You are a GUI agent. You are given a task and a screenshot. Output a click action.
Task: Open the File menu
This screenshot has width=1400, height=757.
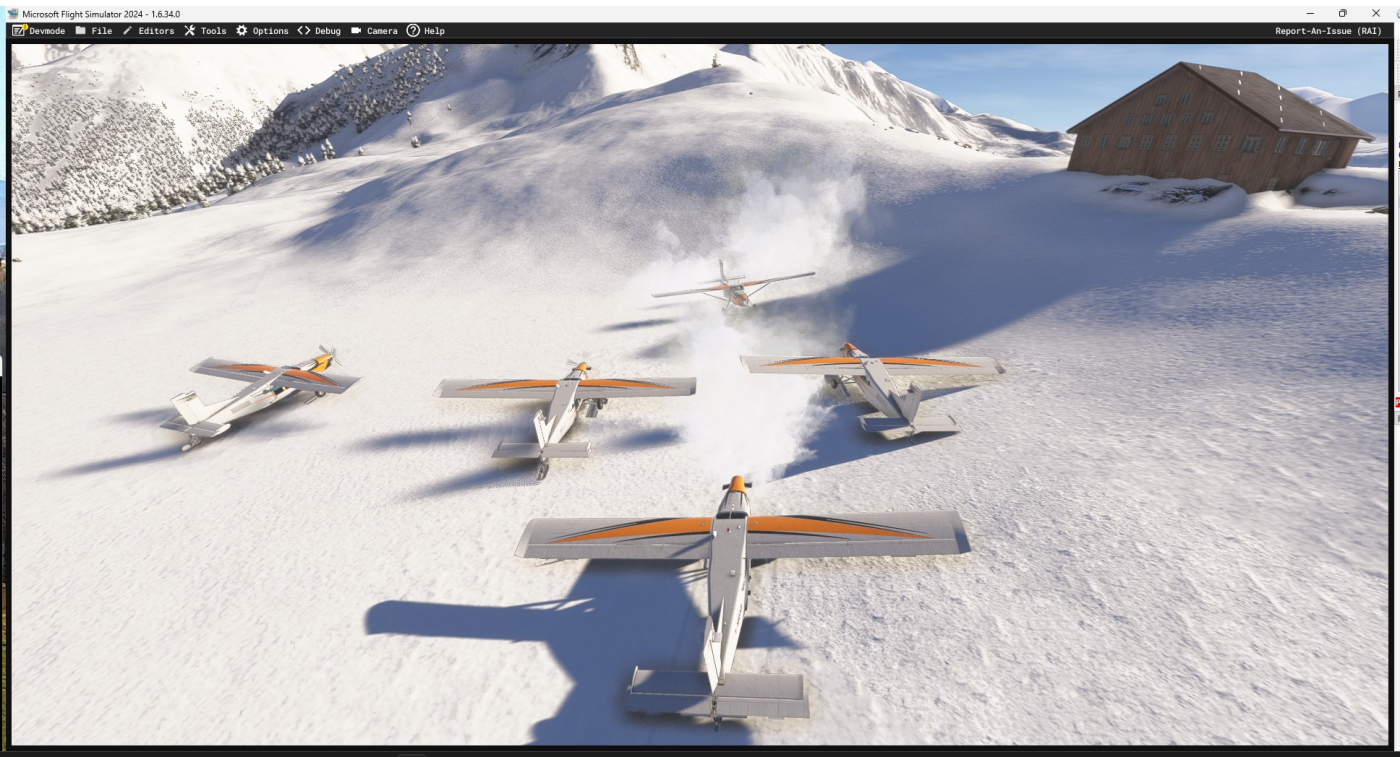(94, 31)
